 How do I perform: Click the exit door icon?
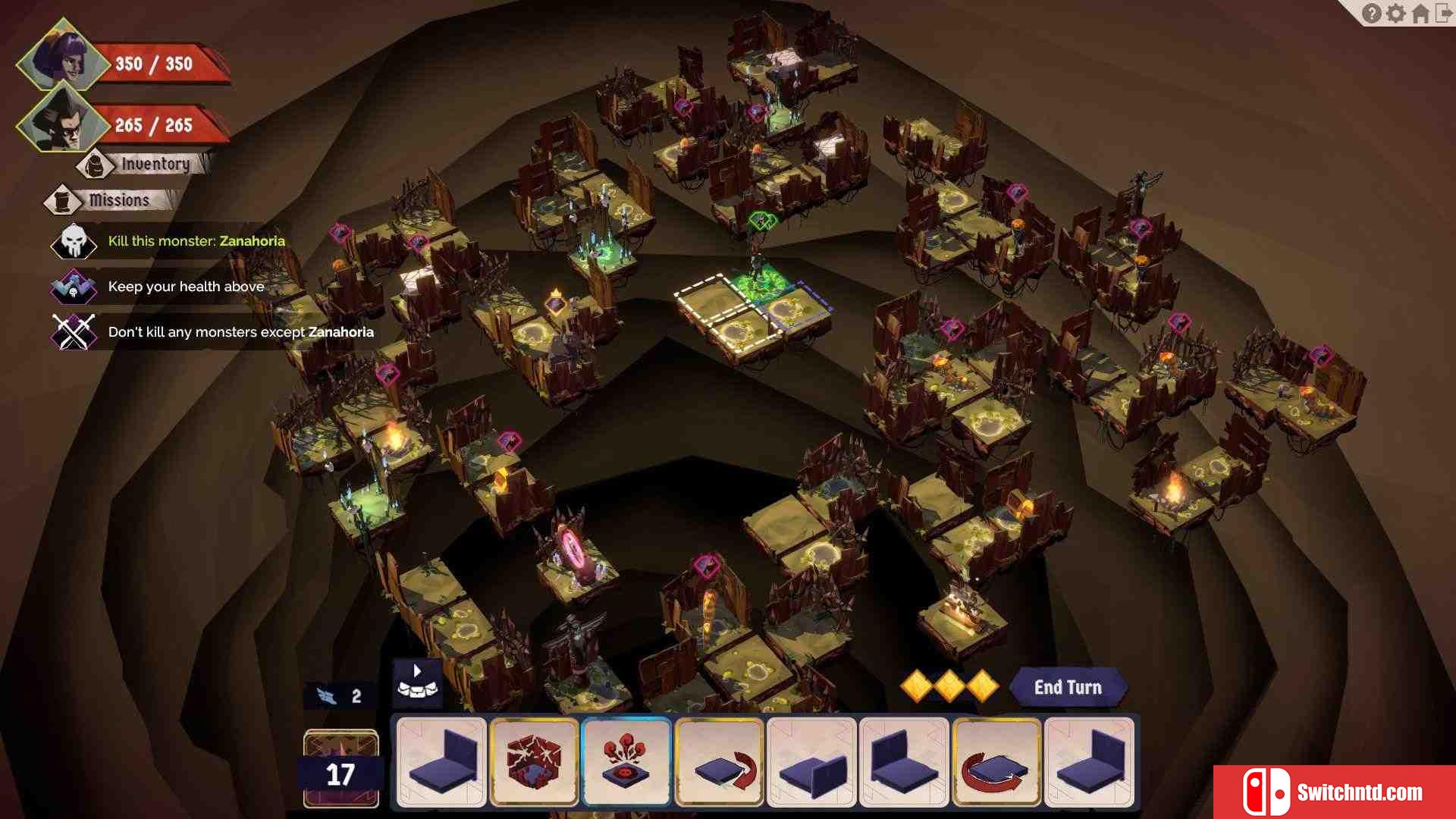1444,14
